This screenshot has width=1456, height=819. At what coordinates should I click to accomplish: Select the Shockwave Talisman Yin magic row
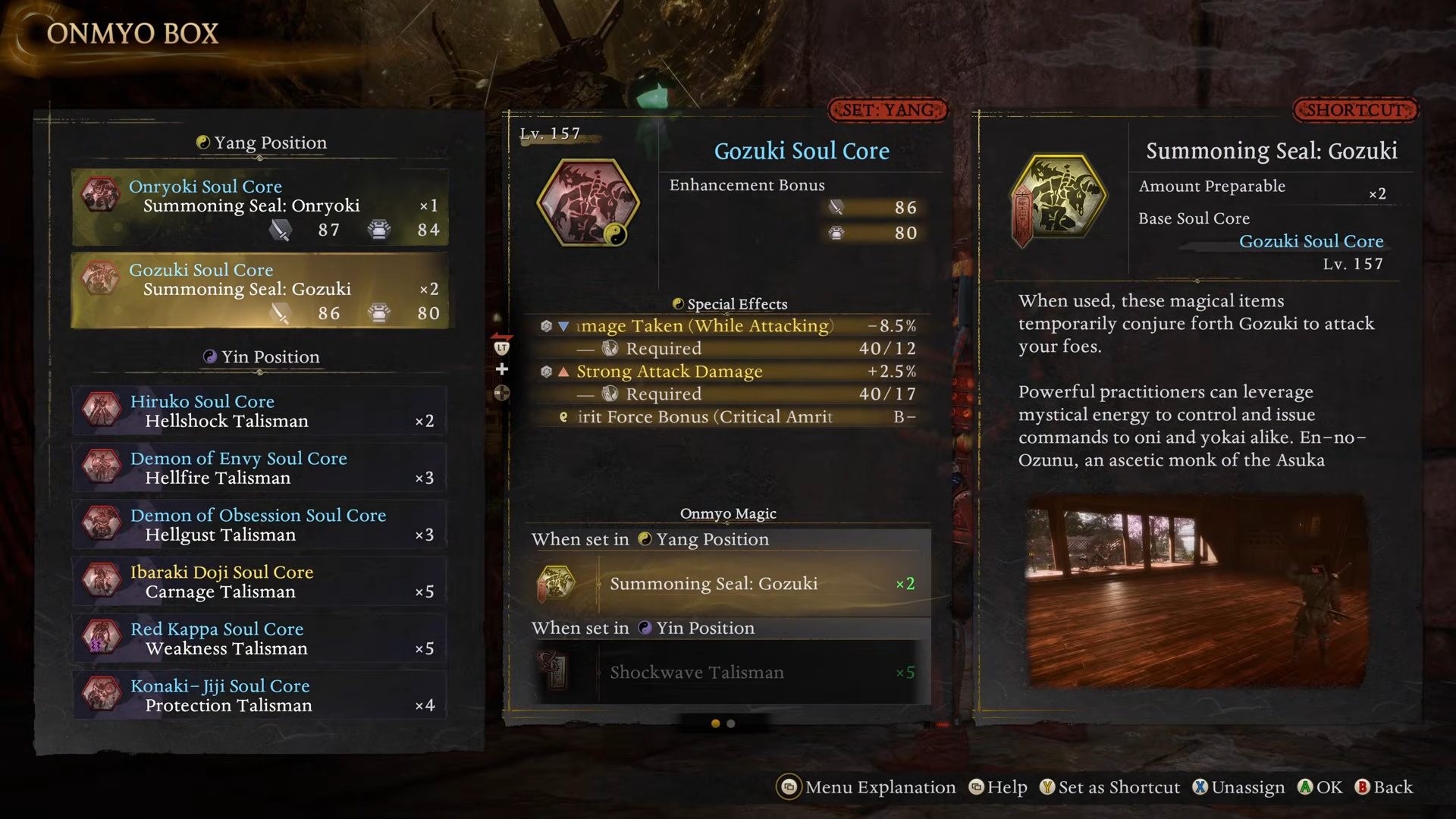[726, 673]
